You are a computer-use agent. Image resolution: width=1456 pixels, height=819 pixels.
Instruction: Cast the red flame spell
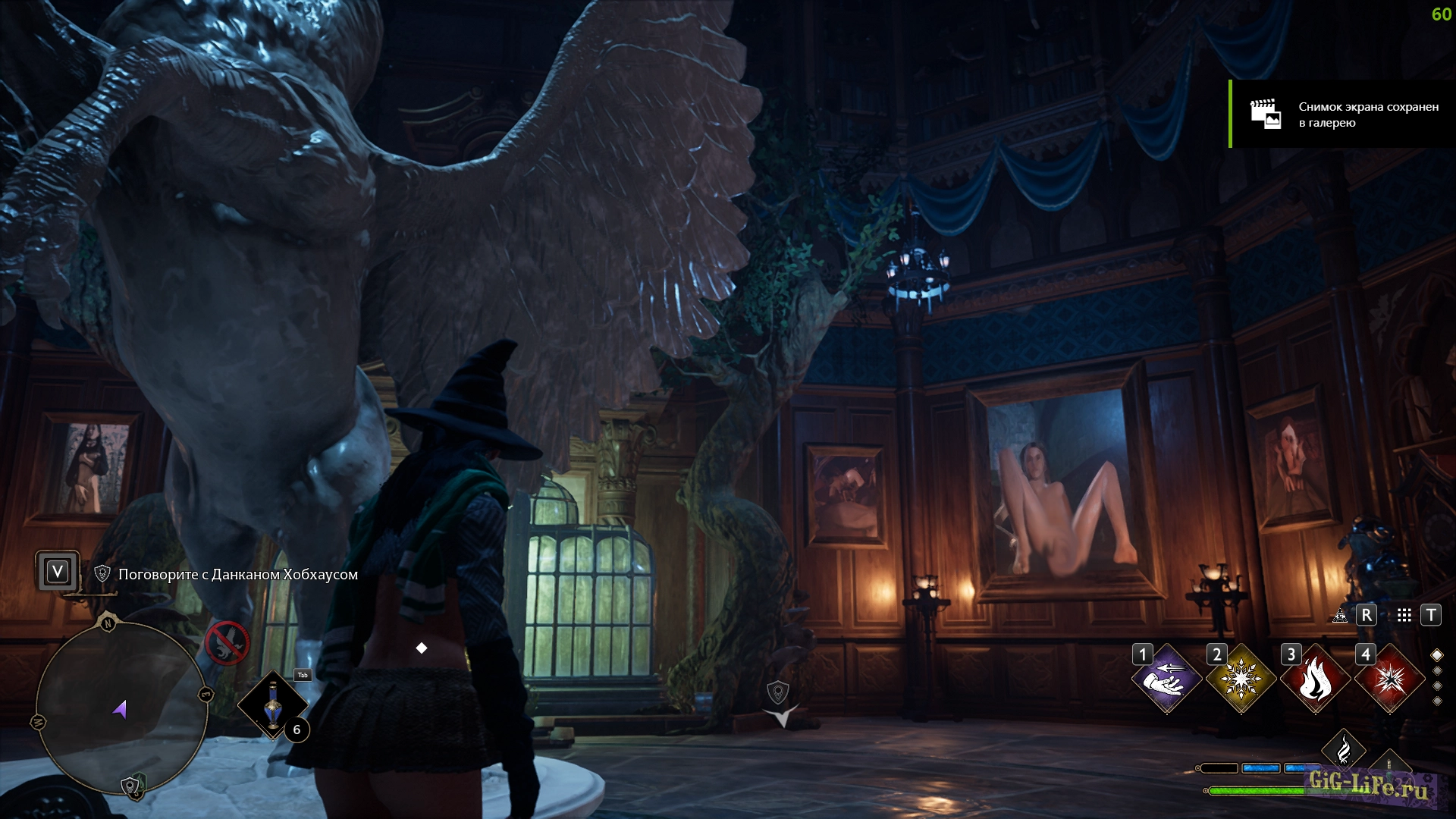[1315, 679]
